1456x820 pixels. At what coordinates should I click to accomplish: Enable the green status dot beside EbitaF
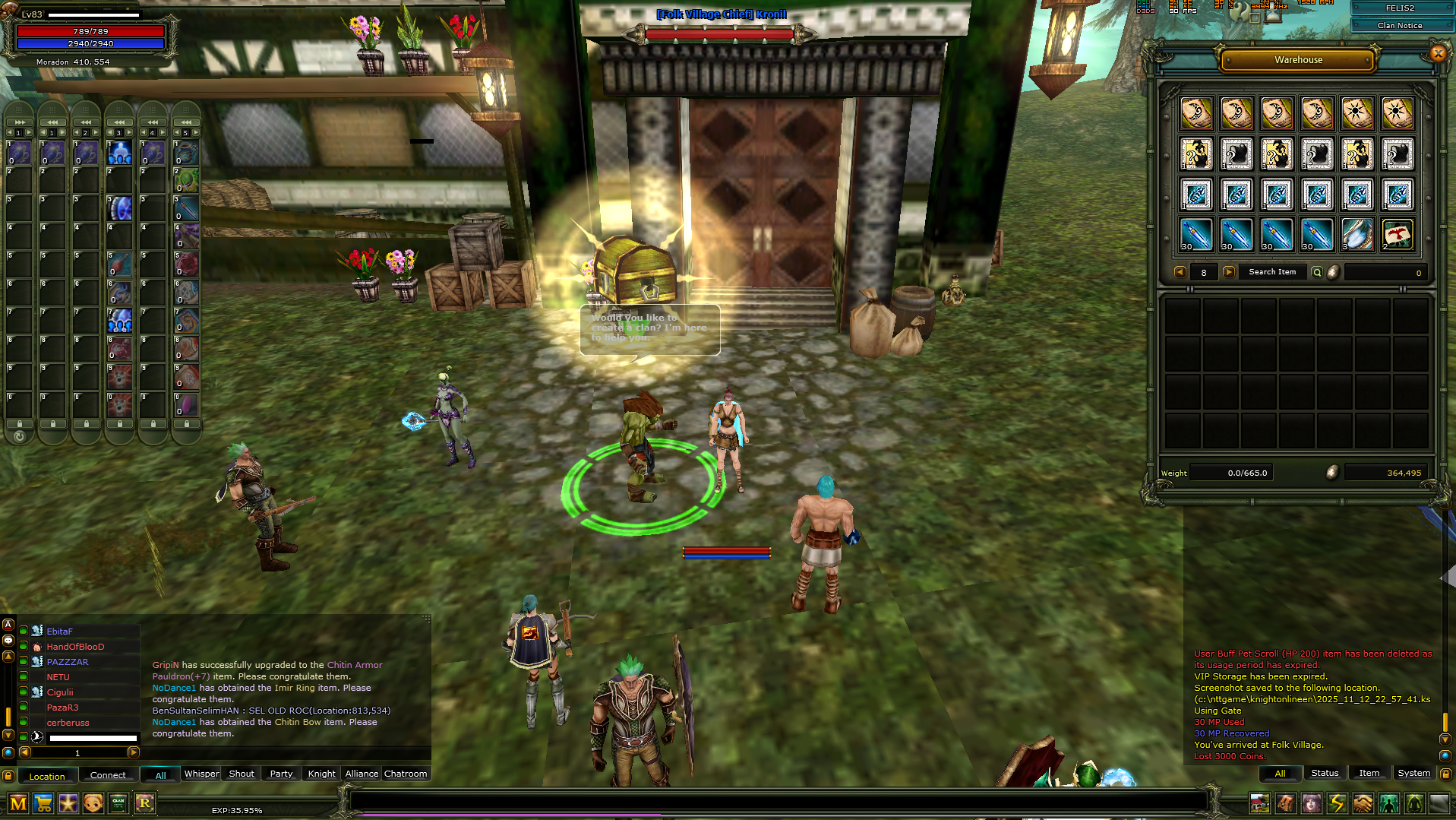(23, 631)
